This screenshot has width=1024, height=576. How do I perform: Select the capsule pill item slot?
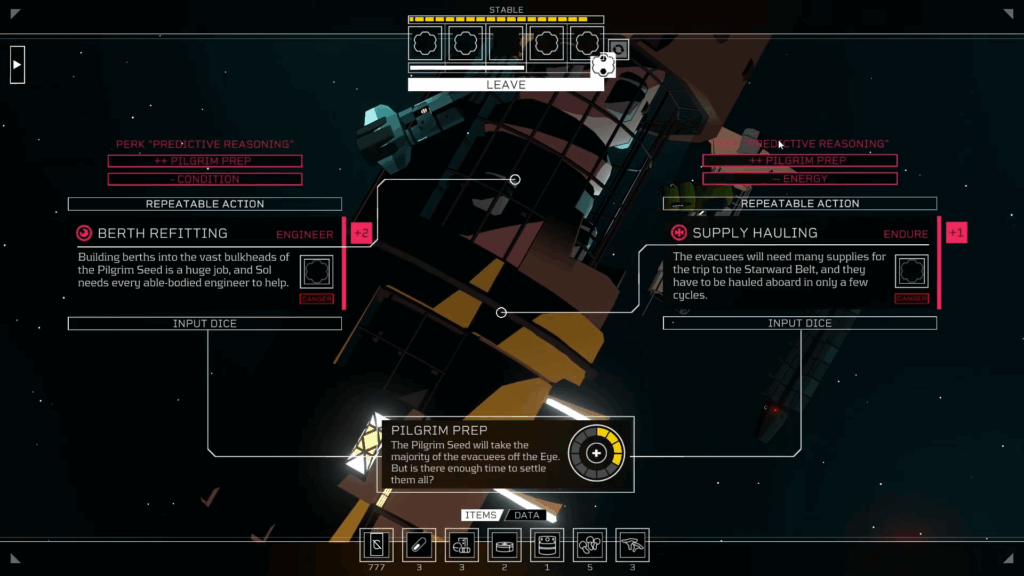419,545
